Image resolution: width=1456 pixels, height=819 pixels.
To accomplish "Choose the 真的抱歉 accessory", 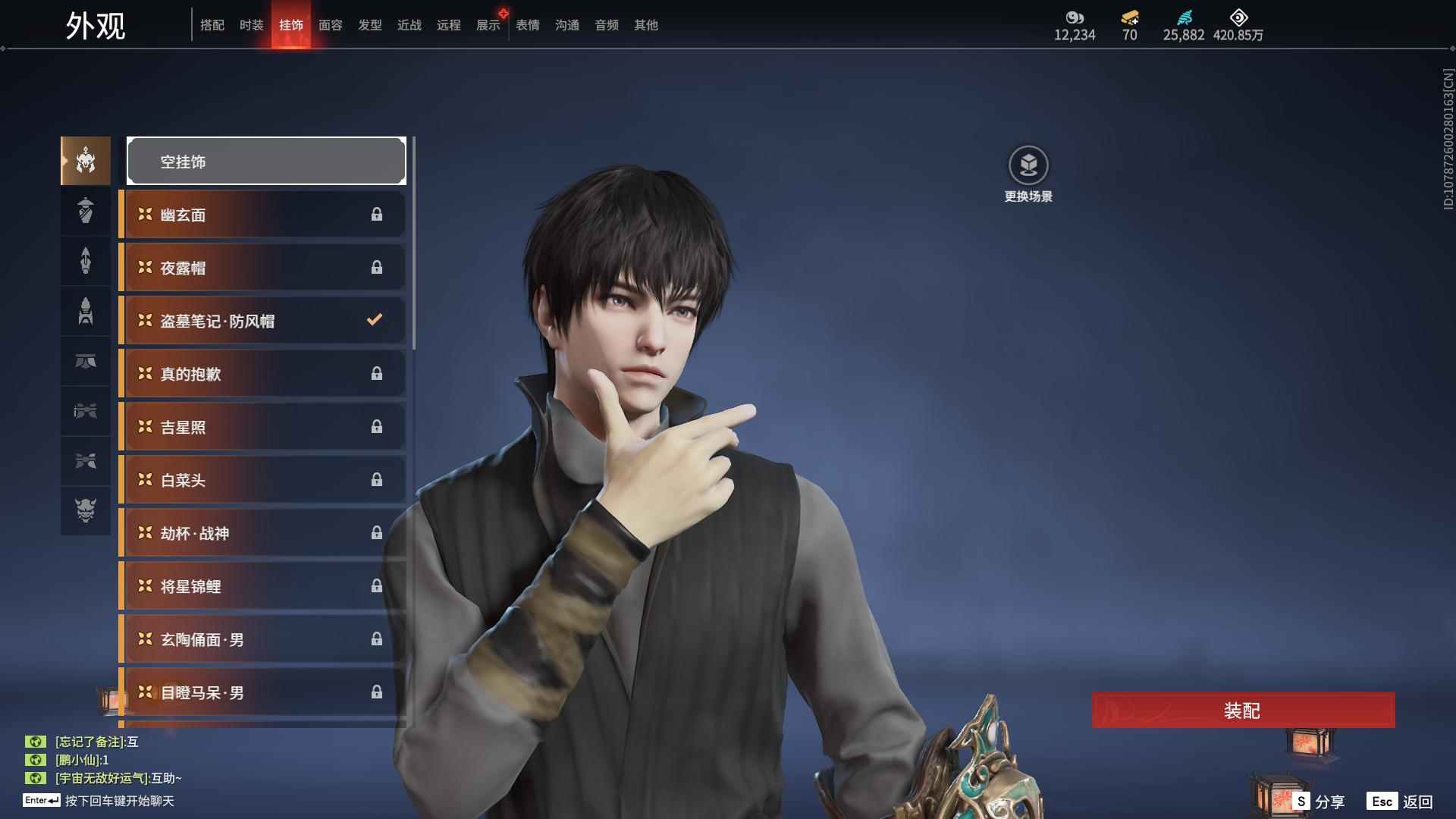I will 263,374.
